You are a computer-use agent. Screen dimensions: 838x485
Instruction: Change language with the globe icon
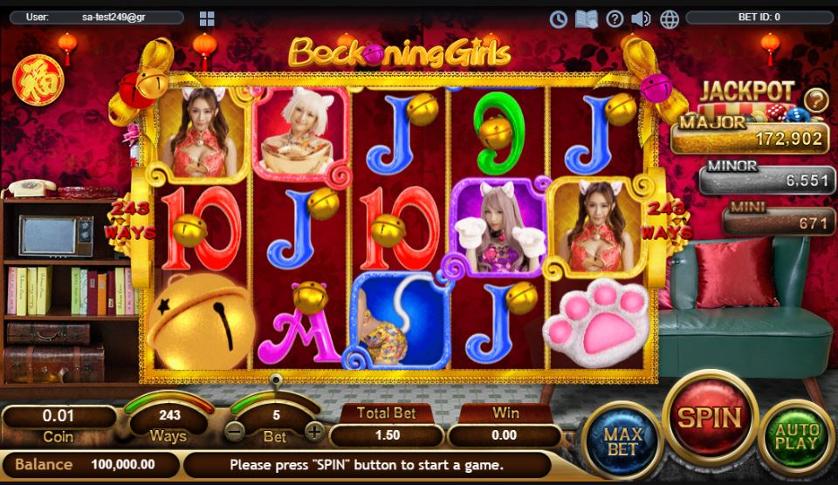669,19
